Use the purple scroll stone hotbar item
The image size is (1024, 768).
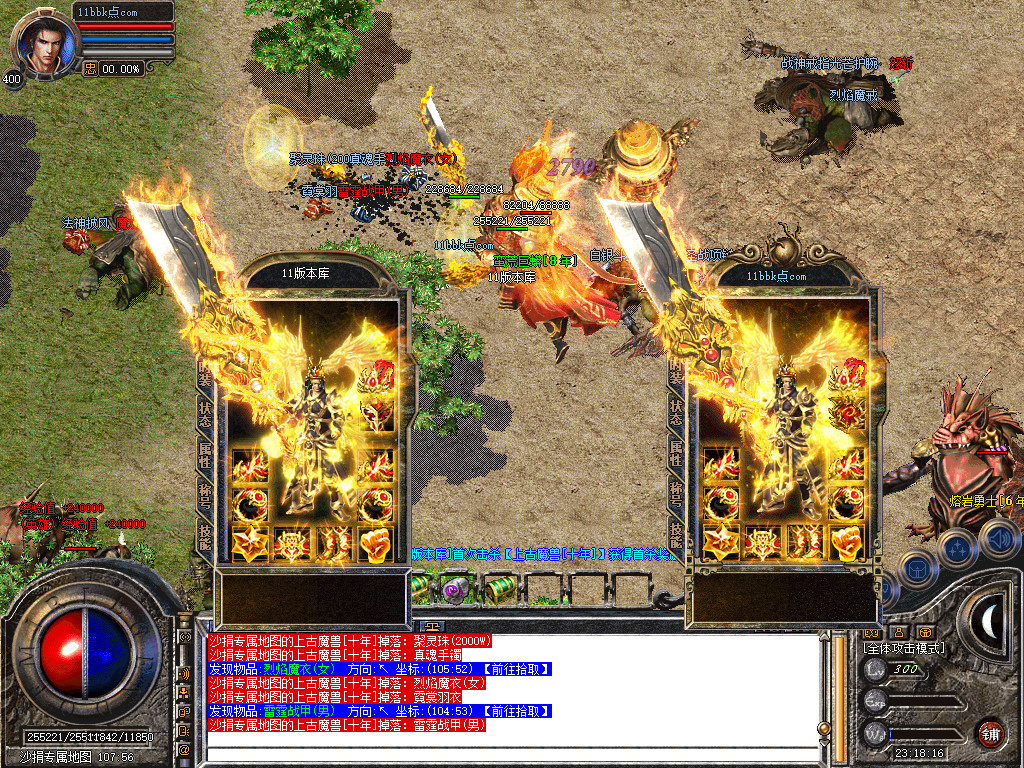(457, 587)
